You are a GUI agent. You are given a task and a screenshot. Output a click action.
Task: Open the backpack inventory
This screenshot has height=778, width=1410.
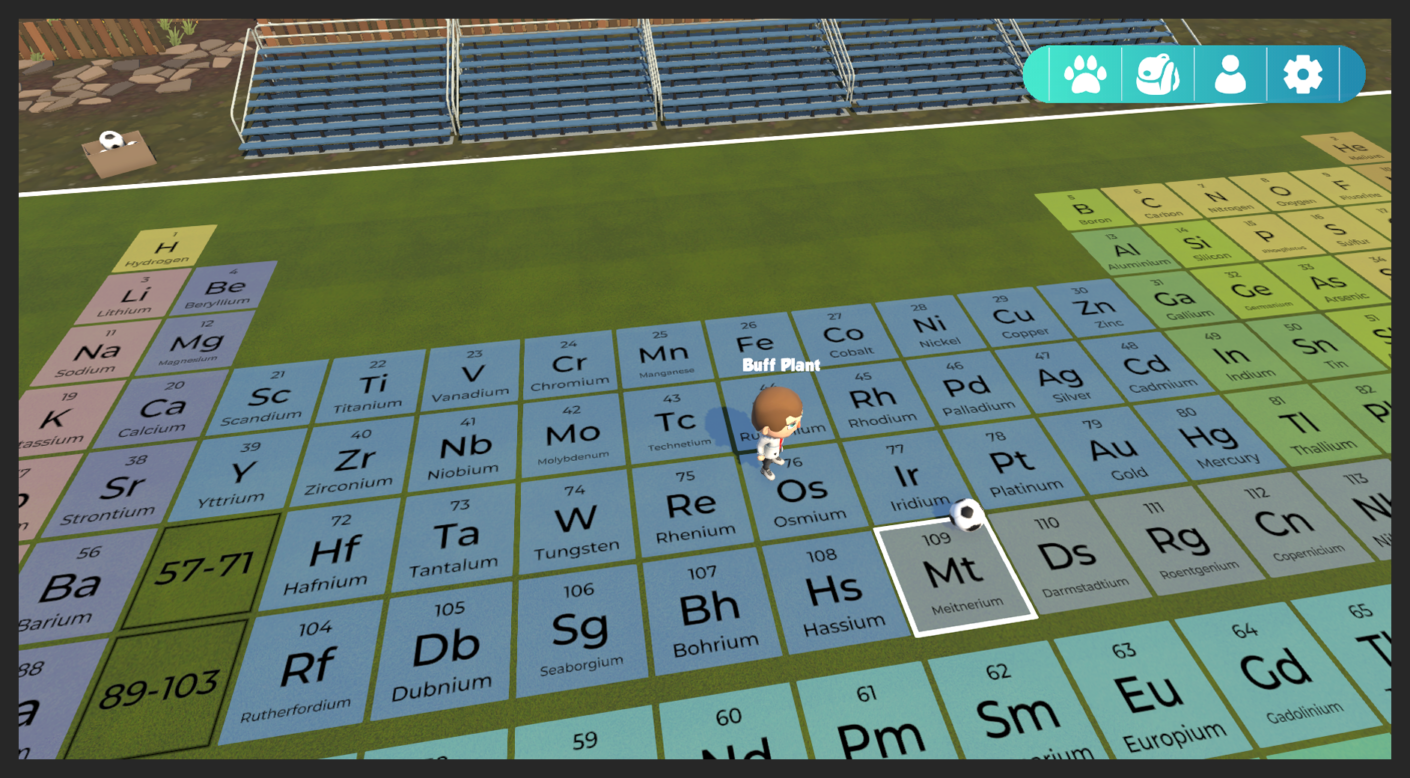(x=1158, y=74)
